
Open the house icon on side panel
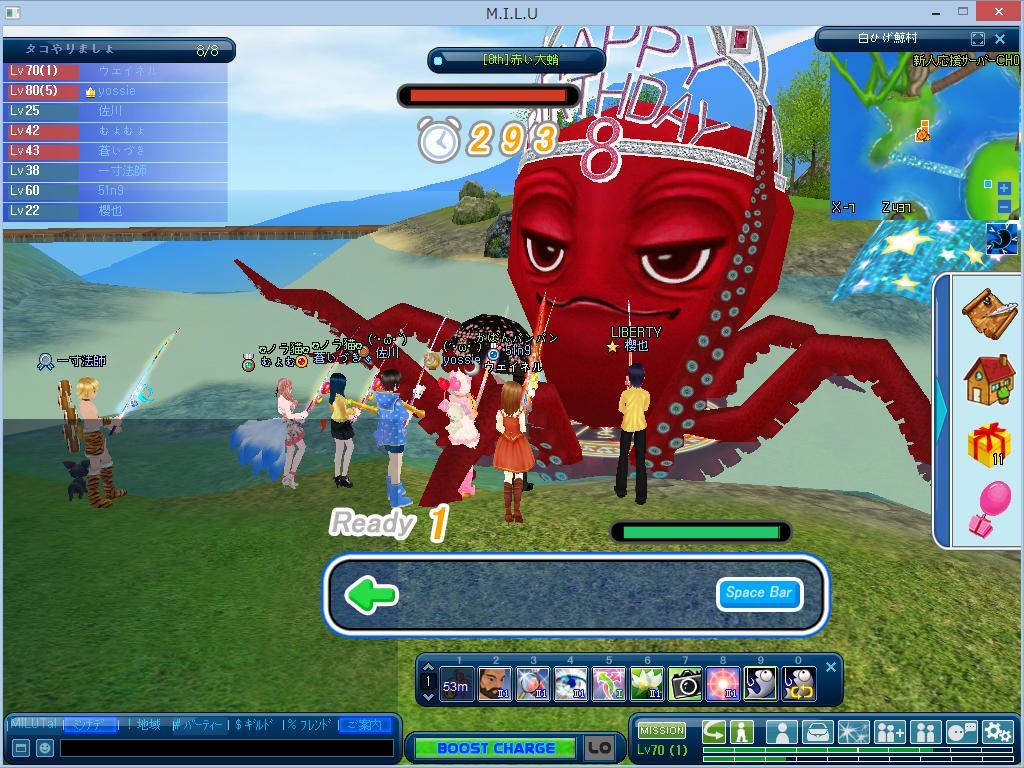pyautogui.click(x=988, y=379)
